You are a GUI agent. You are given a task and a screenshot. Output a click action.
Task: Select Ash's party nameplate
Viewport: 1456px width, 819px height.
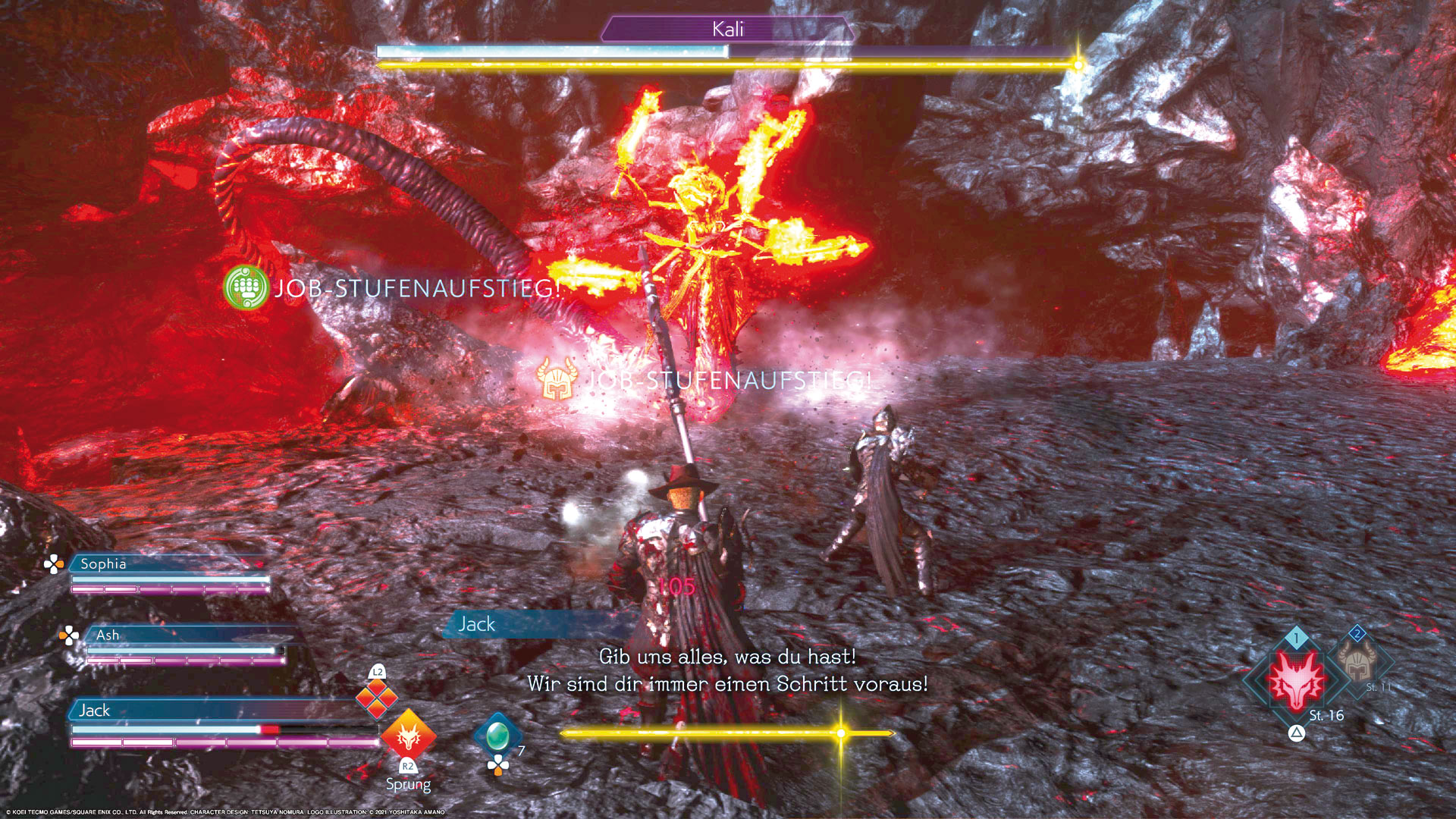108,635
